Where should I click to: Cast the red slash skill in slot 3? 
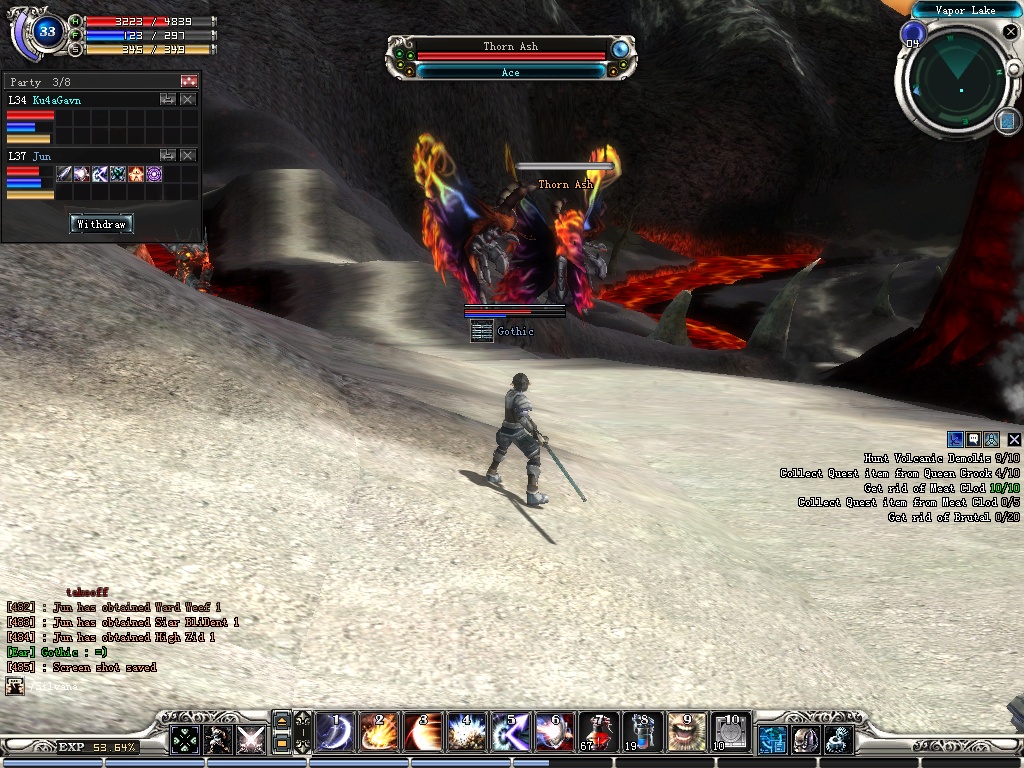[422, 733]
